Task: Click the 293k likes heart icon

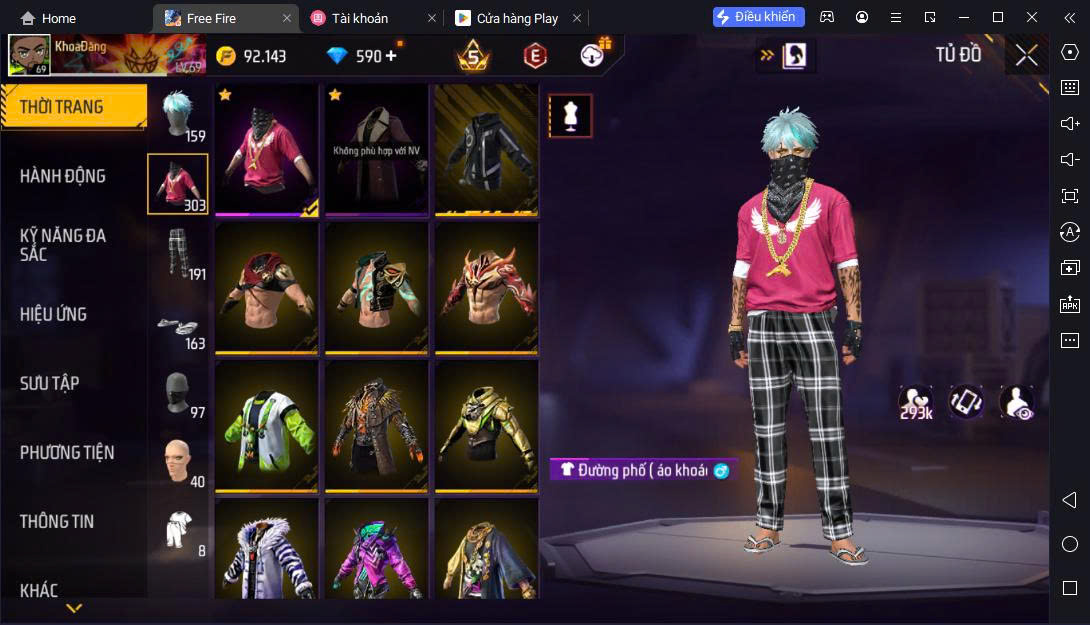Action: click(x=915, y=401)
